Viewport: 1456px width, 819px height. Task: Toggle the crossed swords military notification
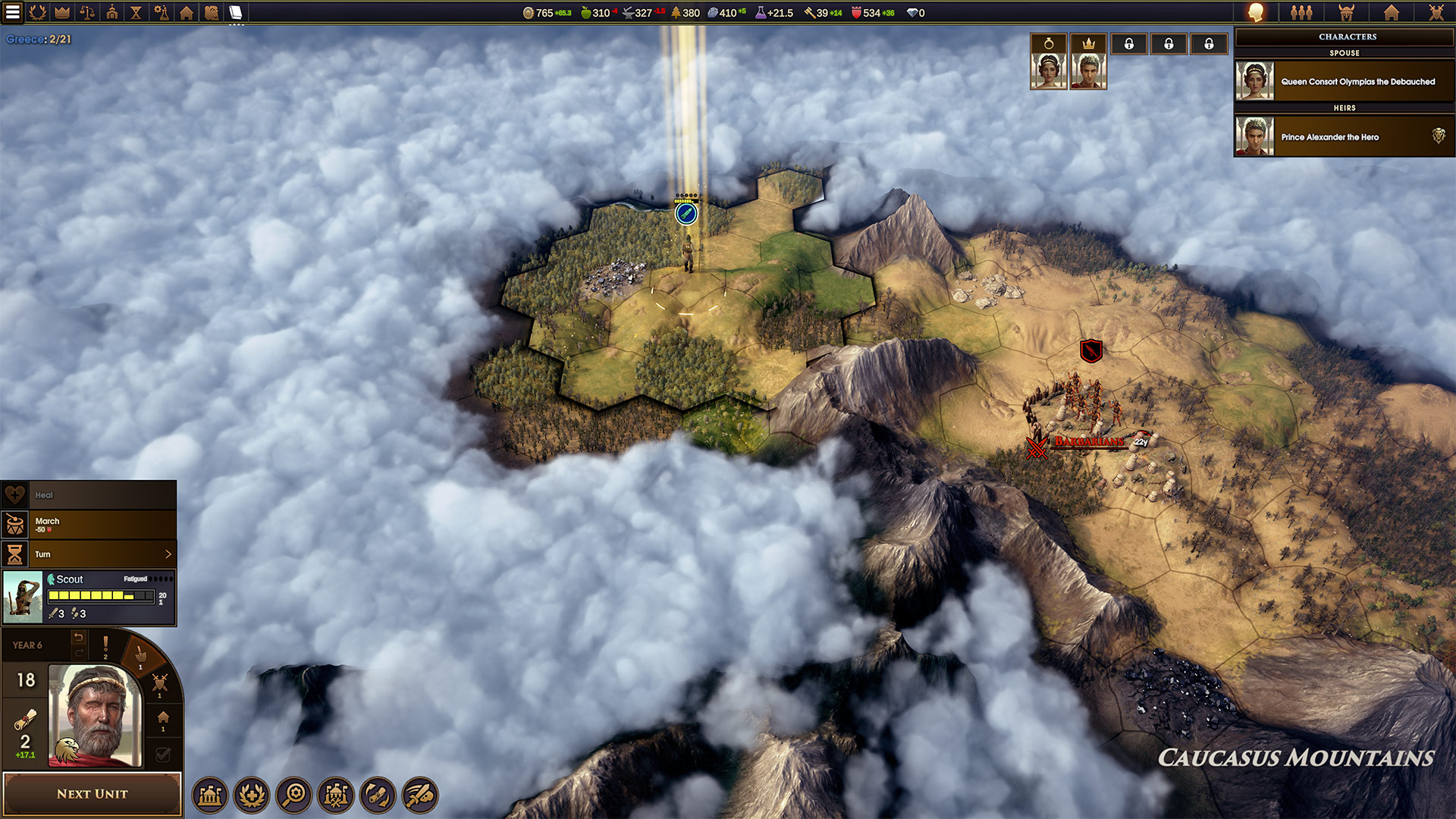159,684
